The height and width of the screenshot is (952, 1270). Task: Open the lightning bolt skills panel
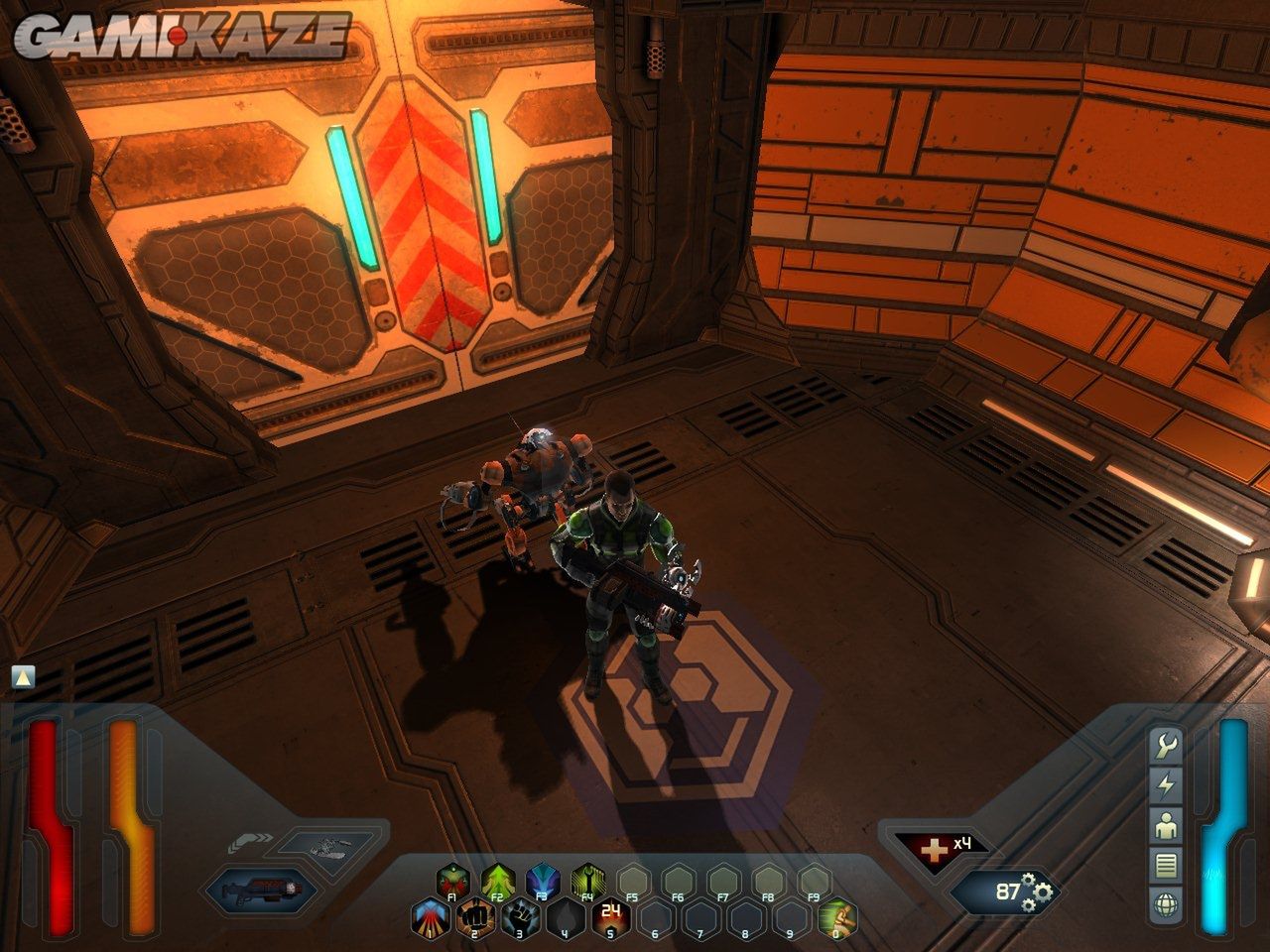click(x=1166, y=784)
